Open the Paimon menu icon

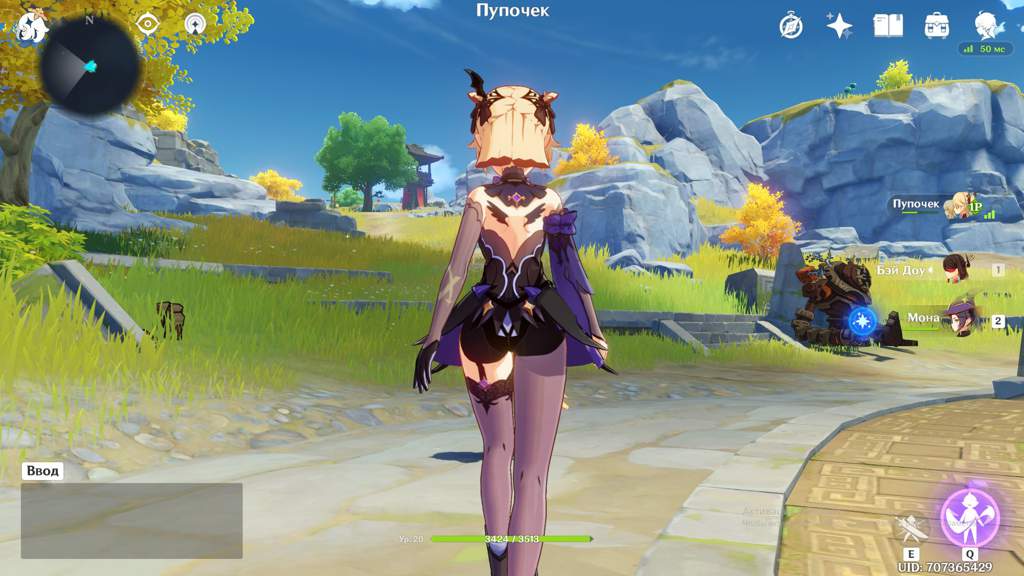point(30,26)
